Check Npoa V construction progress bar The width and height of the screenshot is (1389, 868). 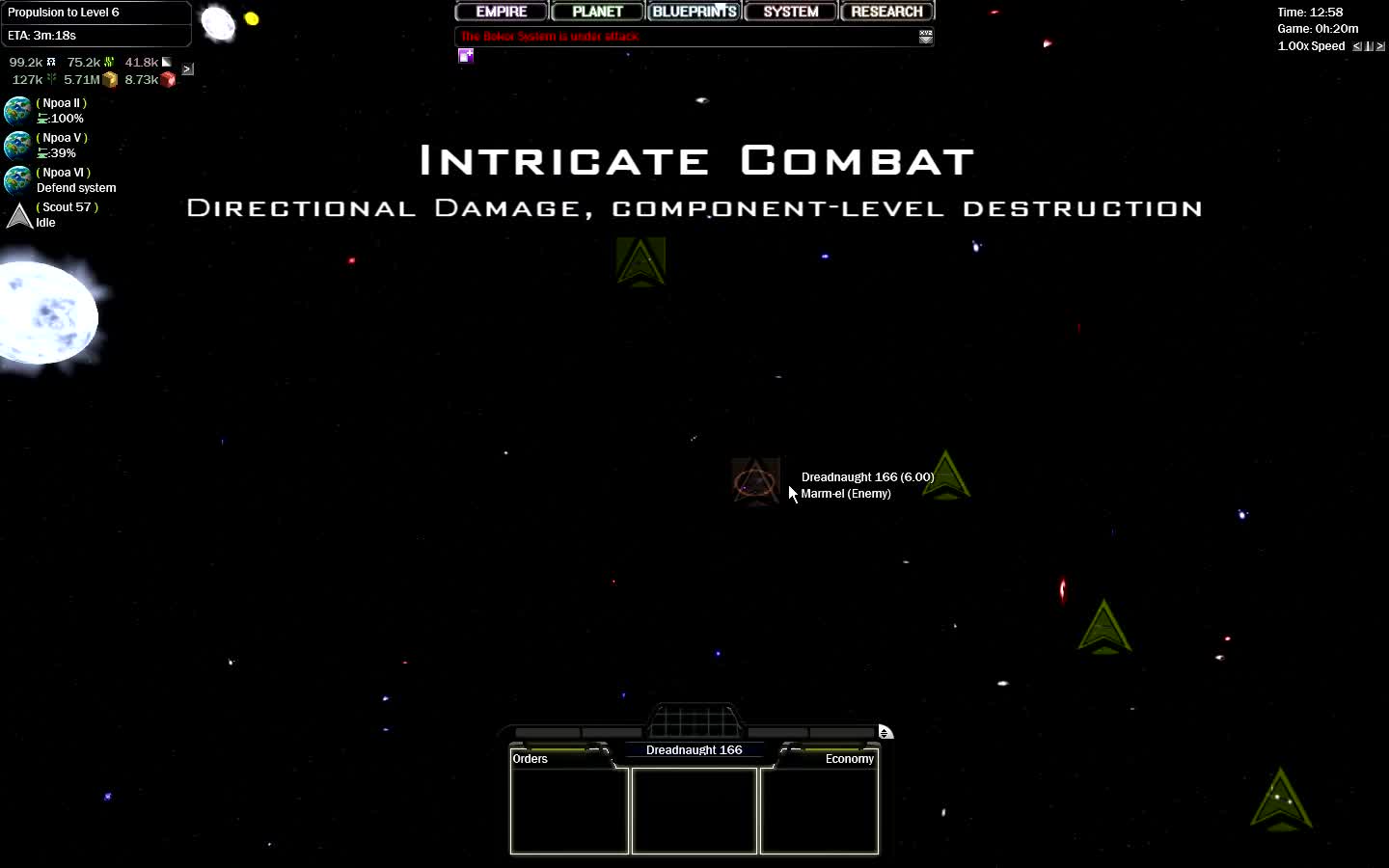coord(60,152)
